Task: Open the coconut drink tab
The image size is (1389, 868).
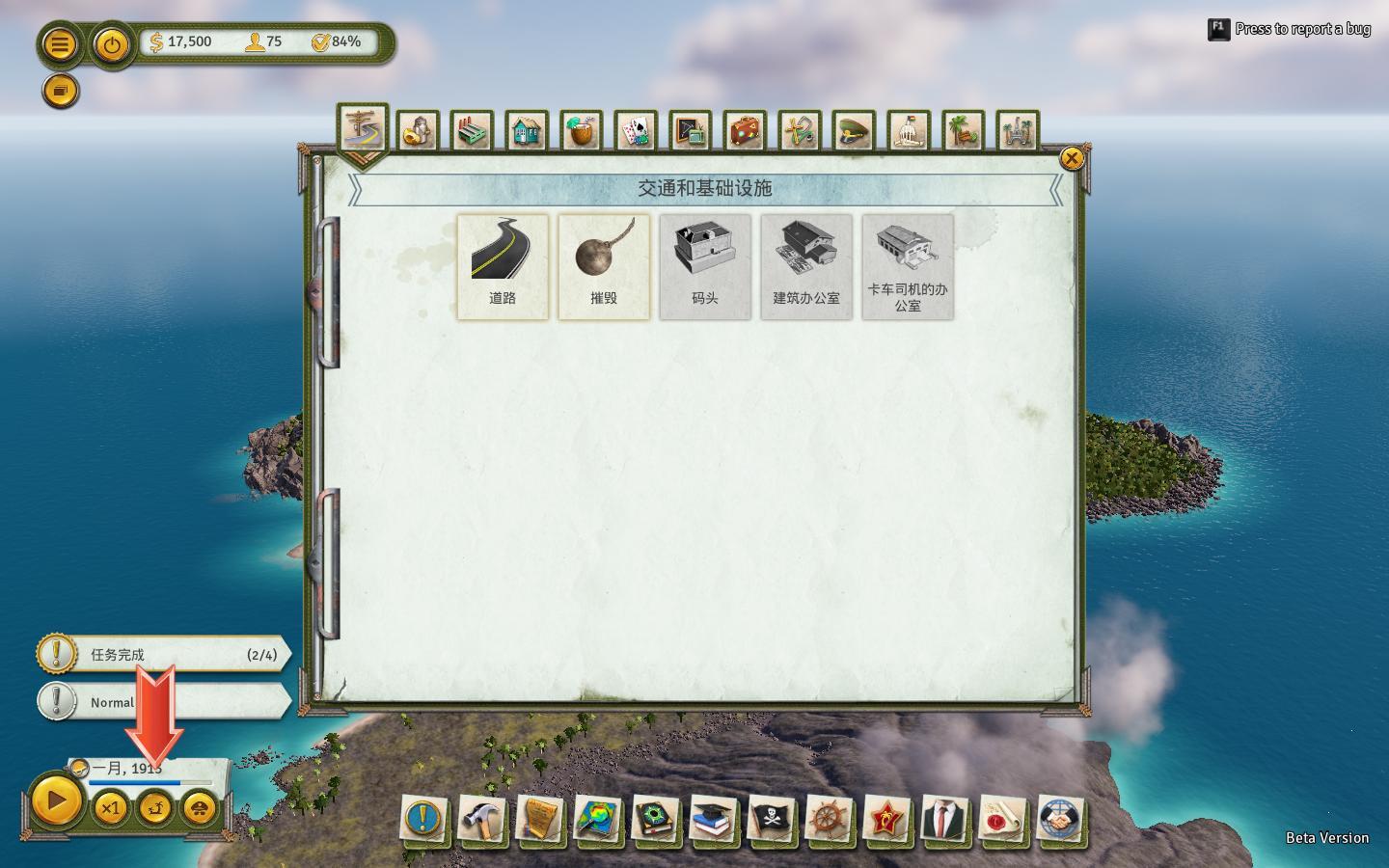Action: (x=581, y=131)
